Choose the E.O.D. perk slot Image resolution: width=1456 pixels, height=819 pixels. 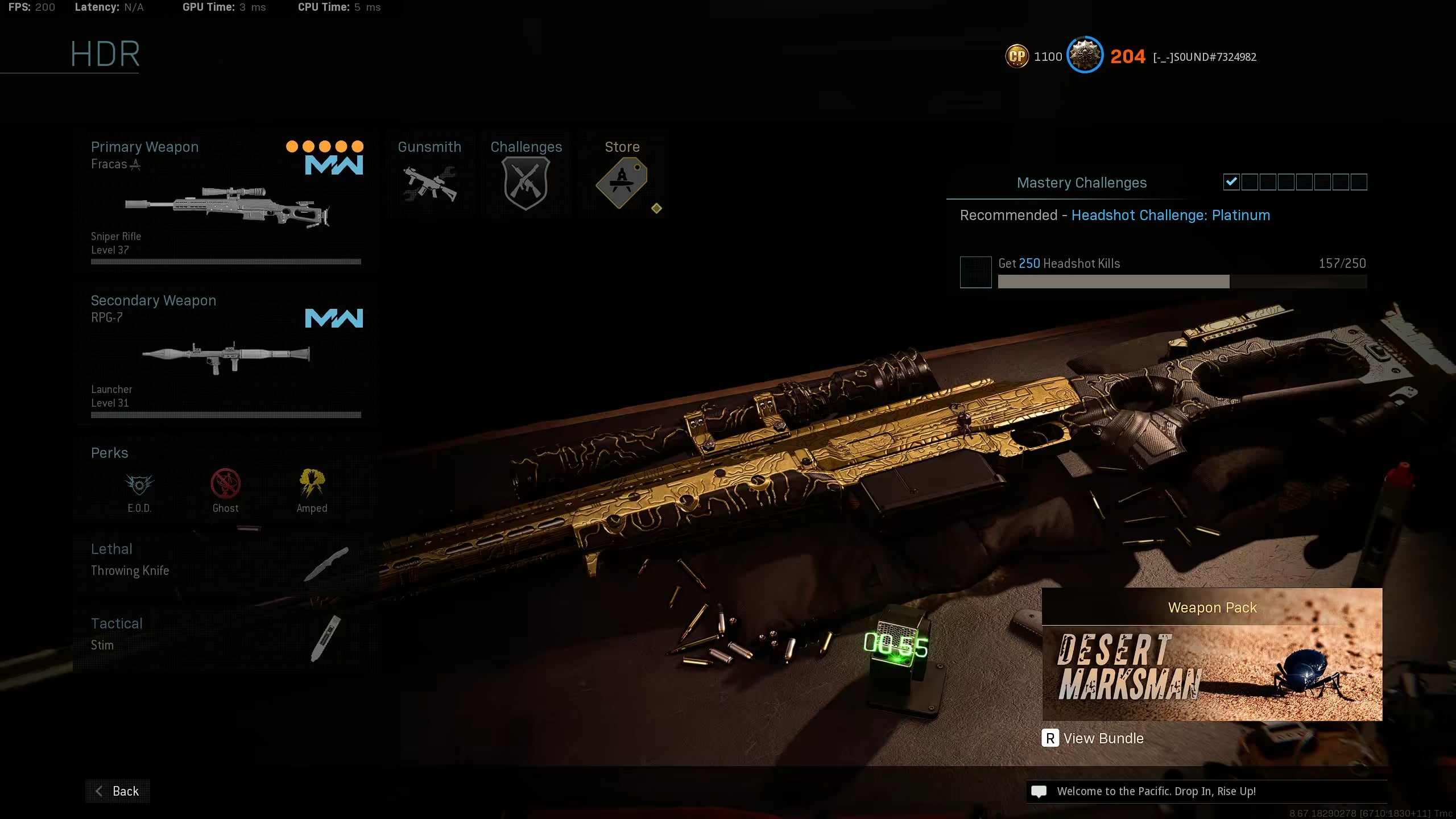[x=139, y=490]
